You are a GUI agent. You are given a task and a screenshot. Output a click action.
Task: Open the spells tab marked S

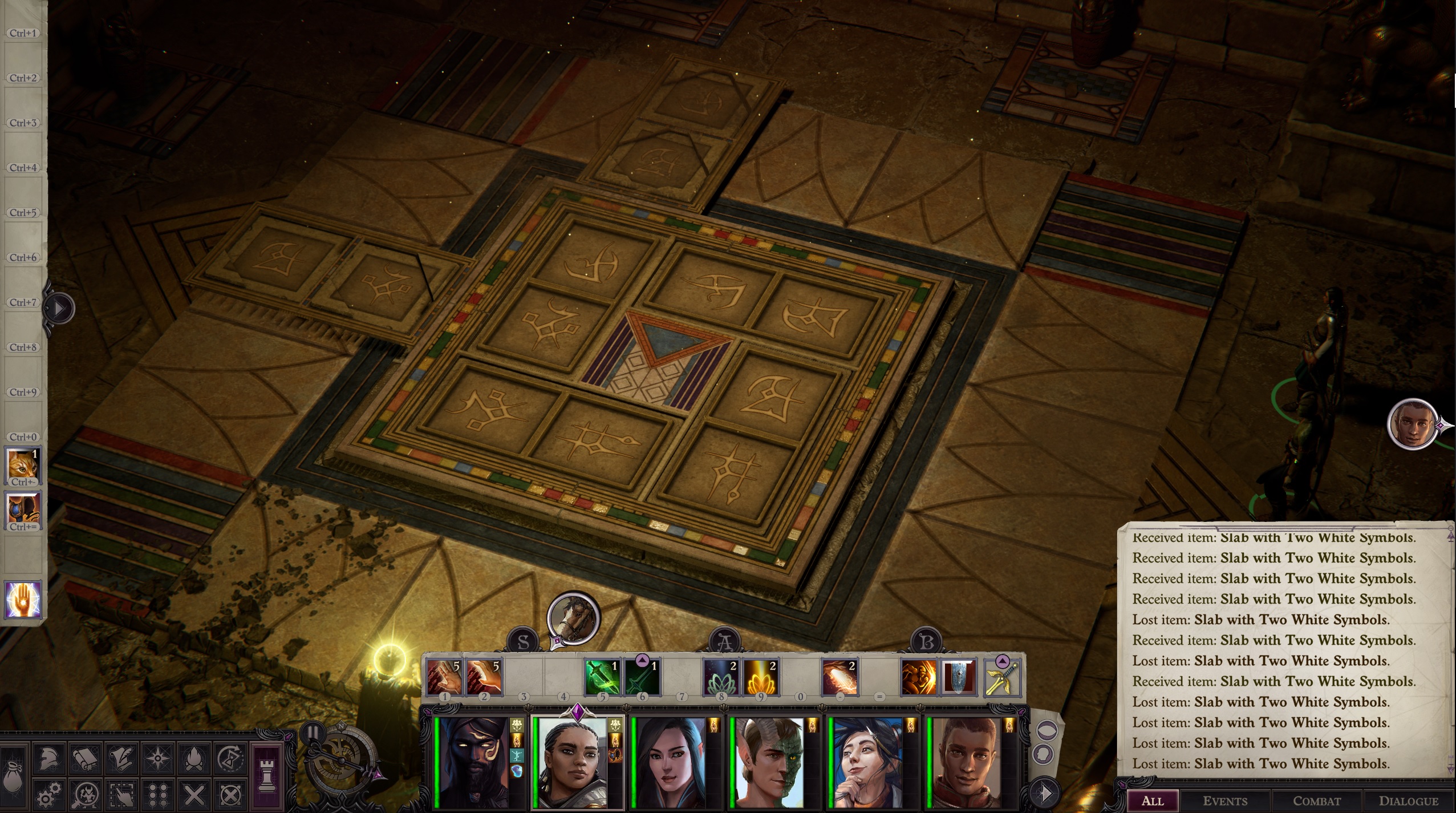tap(523, 642)
